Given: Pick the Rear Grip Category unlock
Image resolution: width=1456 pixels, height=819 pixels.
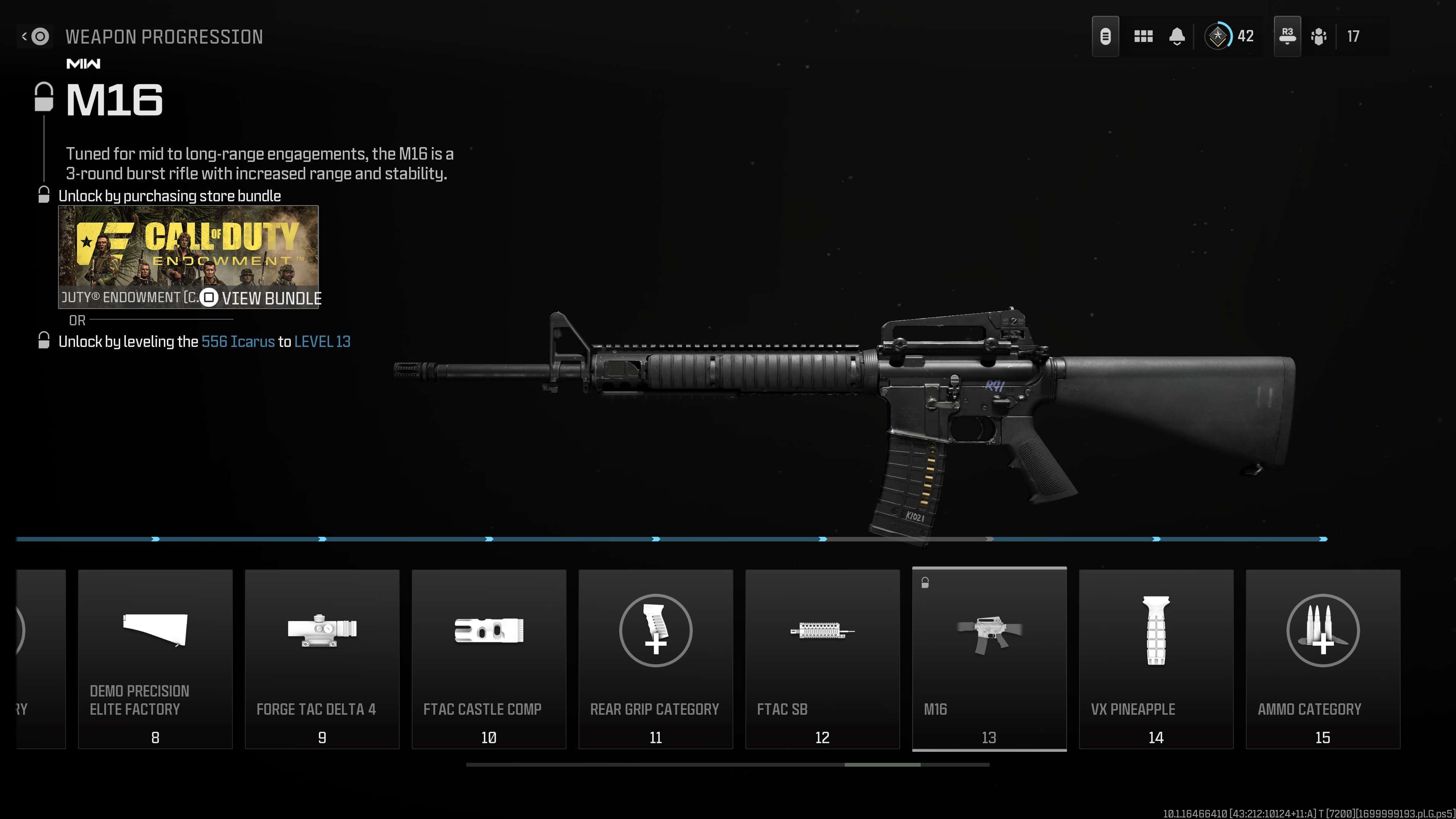Looking at the screenshot, I should pyautogui.click(x=656, y=659).
